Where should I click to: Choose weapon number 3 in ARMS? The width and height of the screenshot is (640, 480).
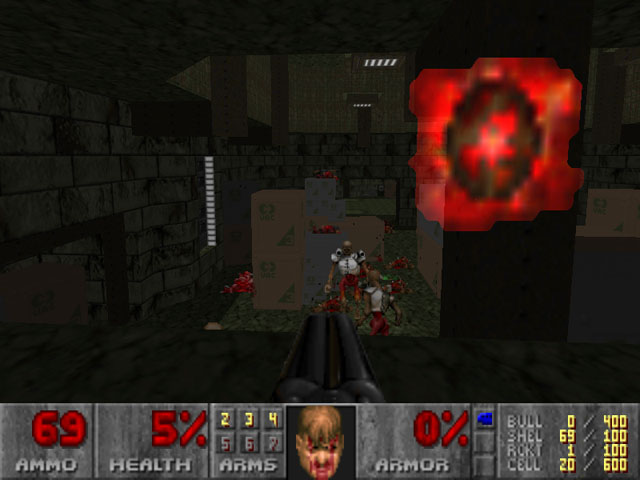248,420
